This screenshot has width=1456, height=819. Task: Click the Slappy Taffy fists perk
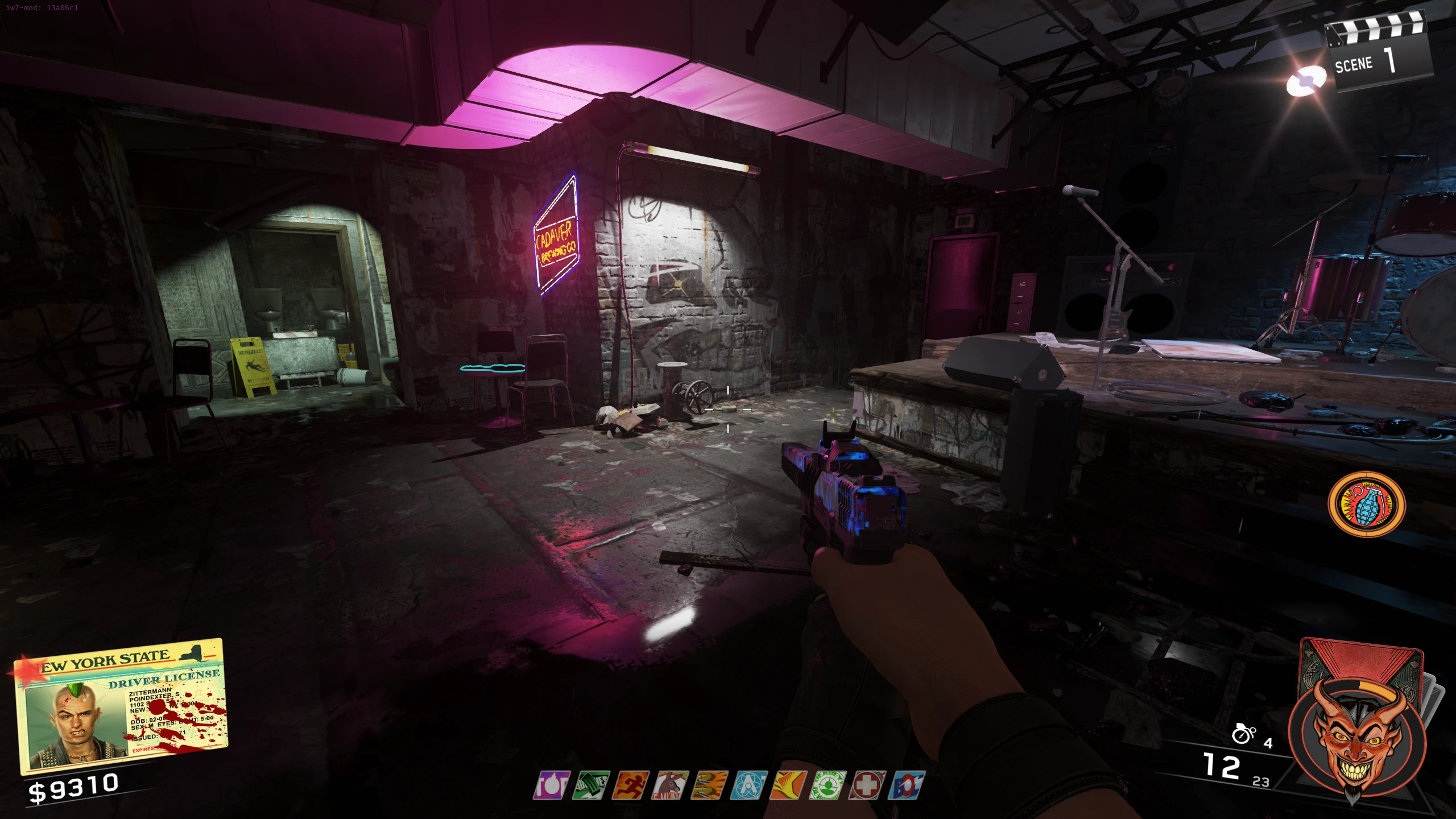pyautogui.click(x=710, y=785)
